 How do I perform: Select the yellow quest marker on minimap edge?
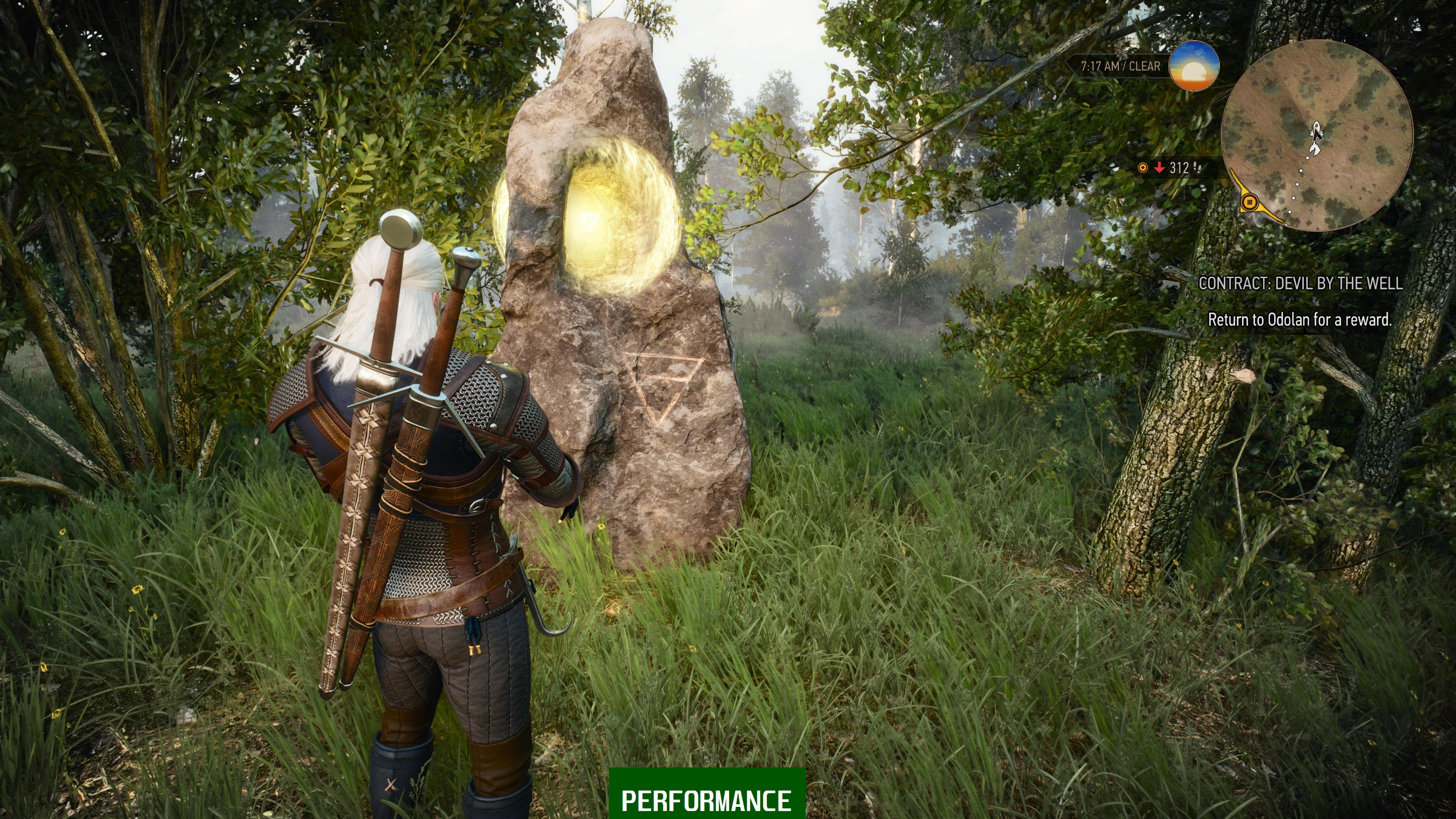[1250, 201]
